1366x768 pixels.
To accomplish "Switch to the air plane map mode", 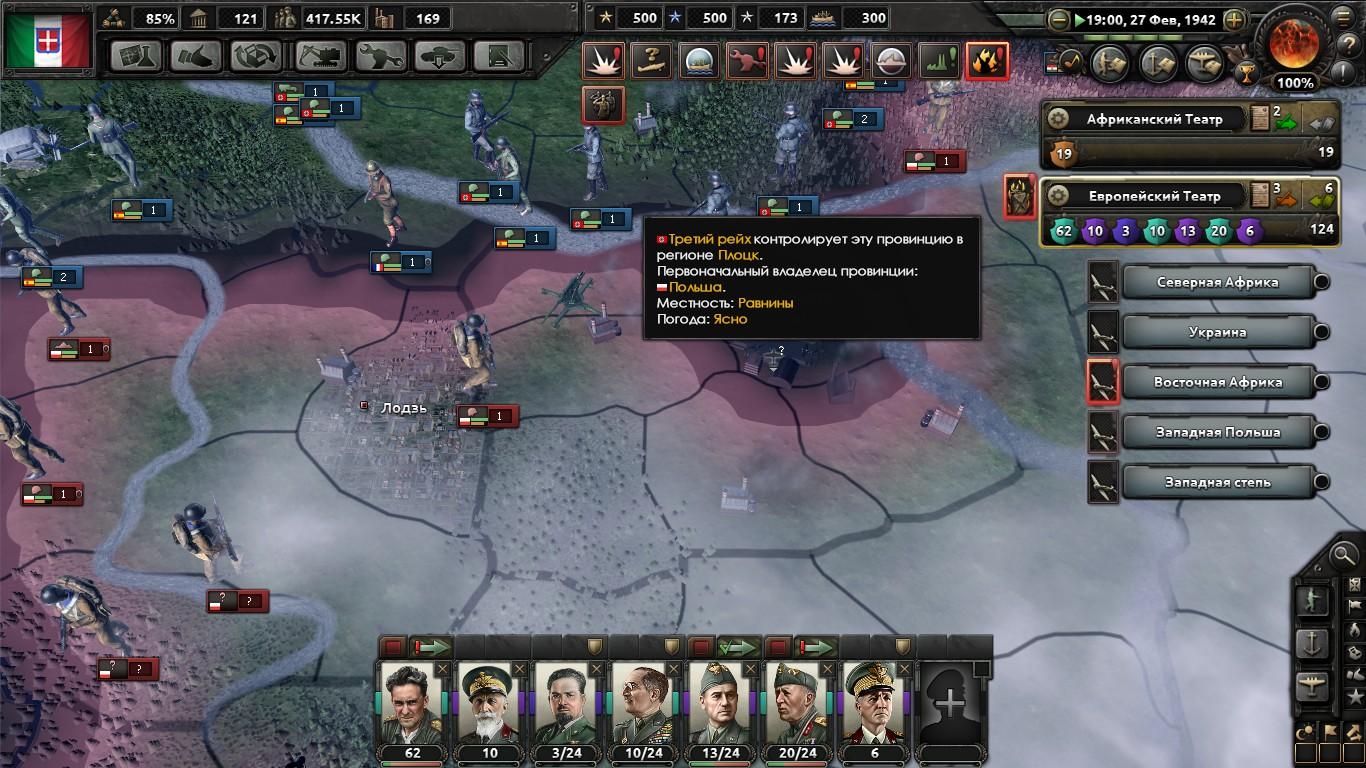I will click(x=1313, y=687).
